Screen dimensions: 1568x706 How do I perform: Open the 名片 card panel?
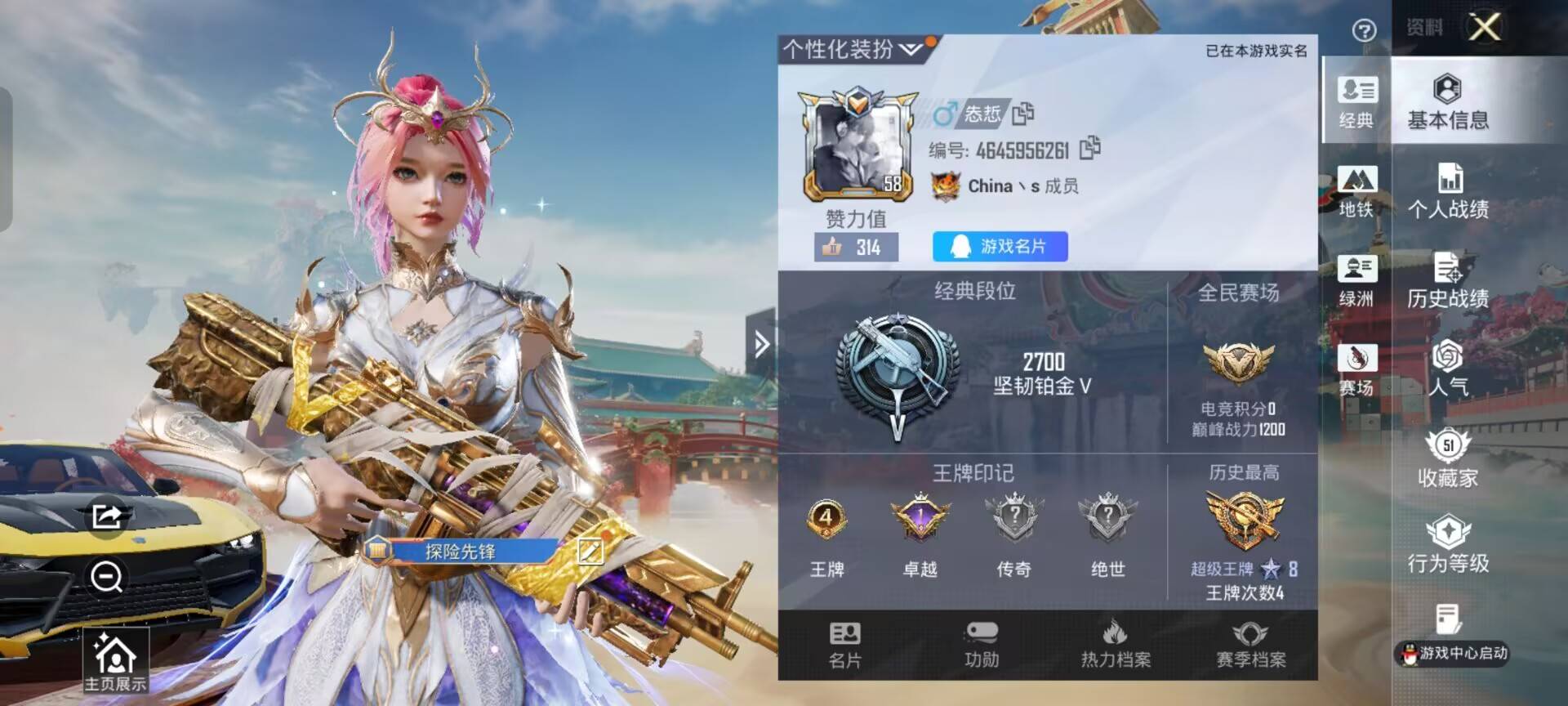(845, 646)
